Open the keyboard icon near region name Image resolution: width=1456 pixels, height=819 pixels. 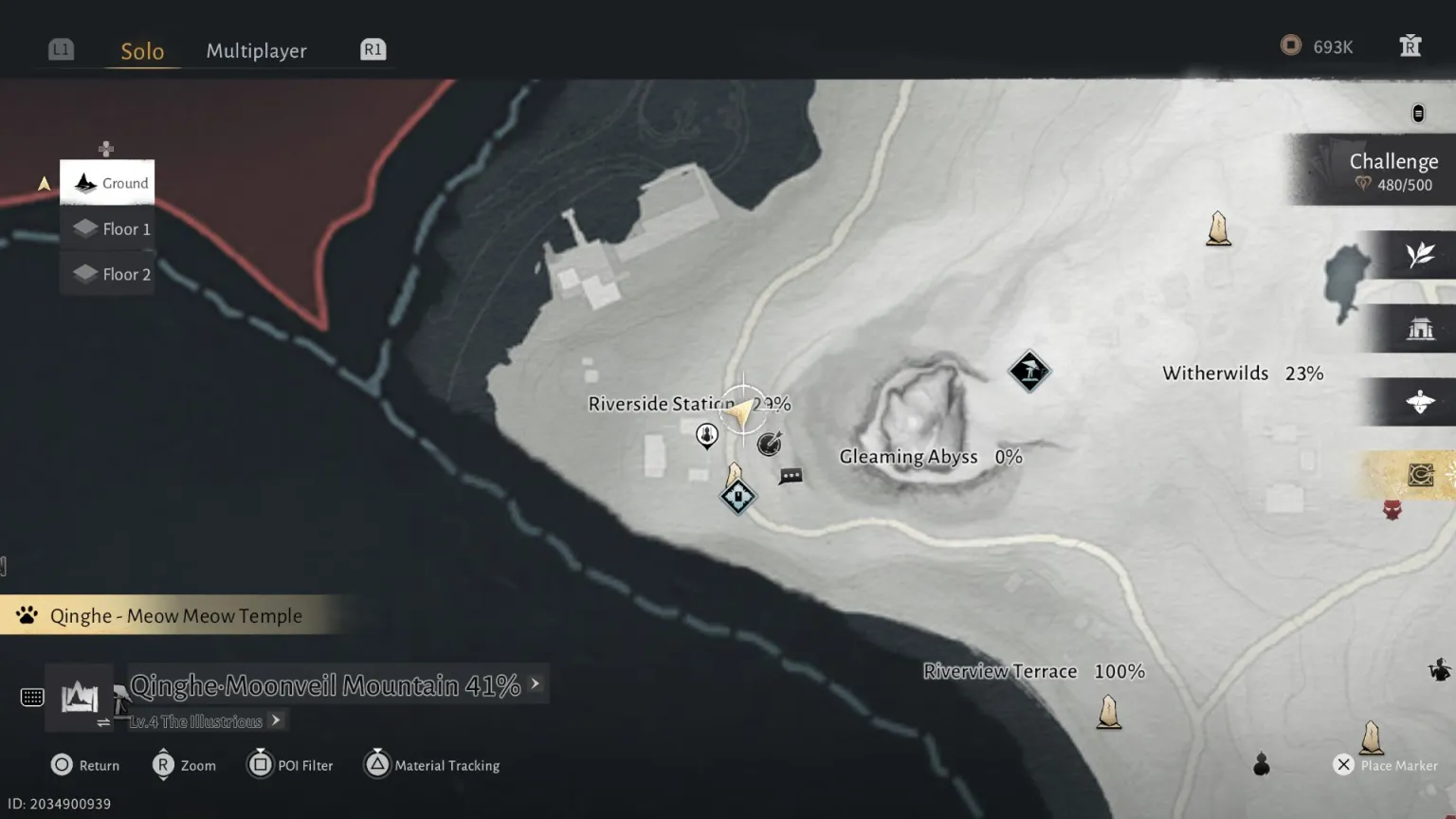coord(32,698)
